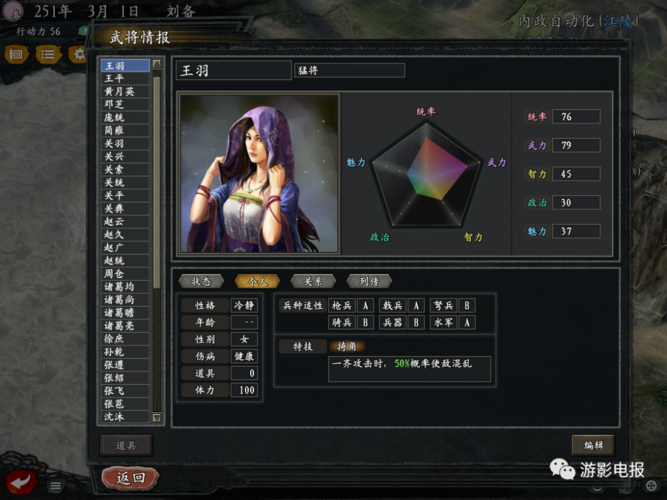The height and width of the screenshot is (500, 667).
Task: Choose 关羽 from the officer list
Action: (x=114, y=143)
